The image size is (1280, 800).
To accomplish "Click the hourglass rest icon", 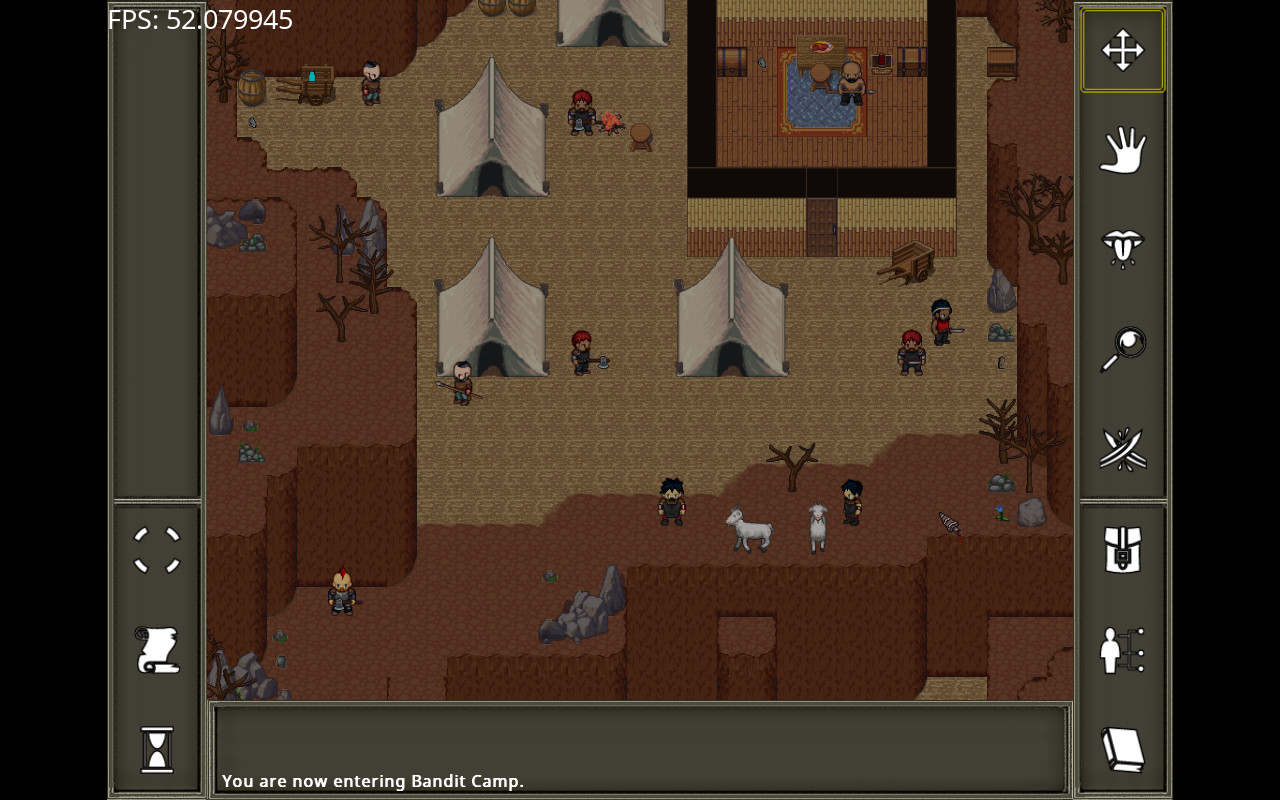I will 156,750.
